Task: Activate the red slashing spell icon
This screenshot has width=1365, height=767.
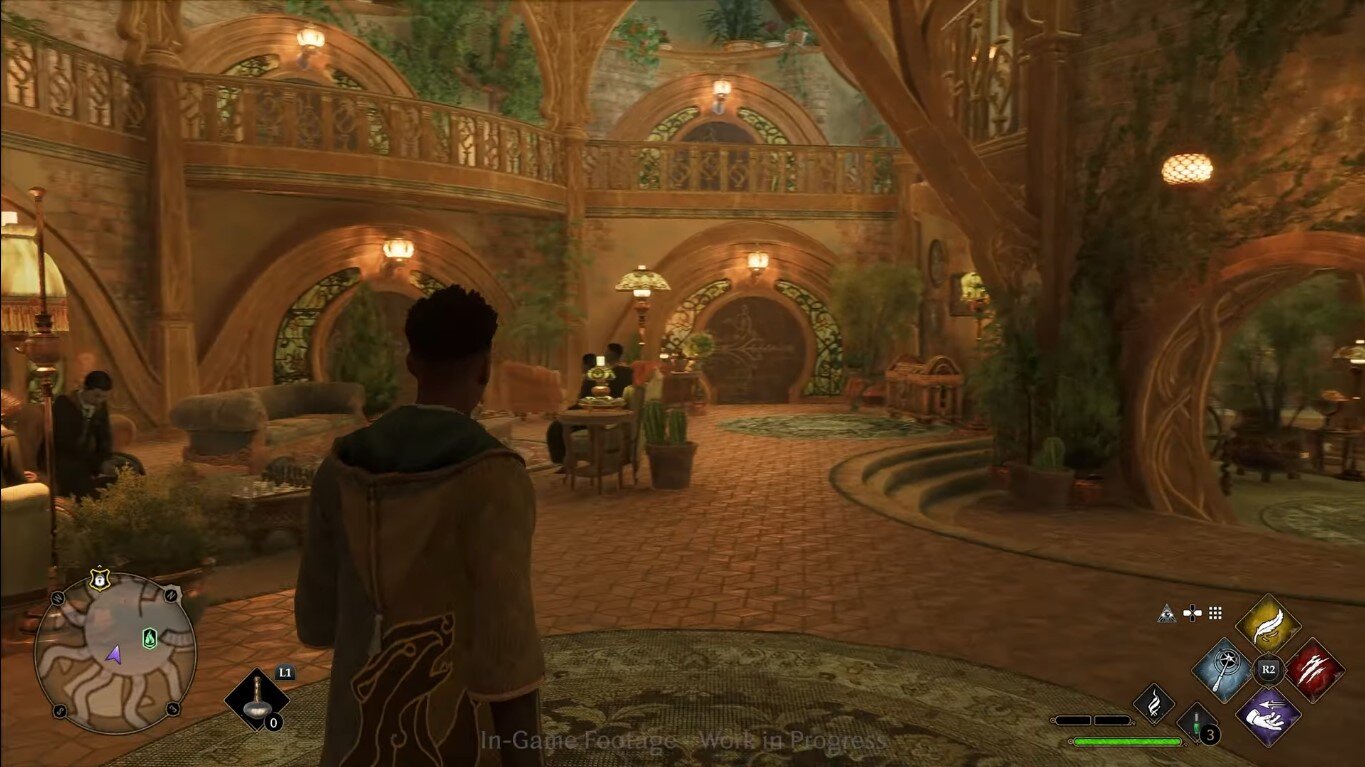Action: [1314, 668]
